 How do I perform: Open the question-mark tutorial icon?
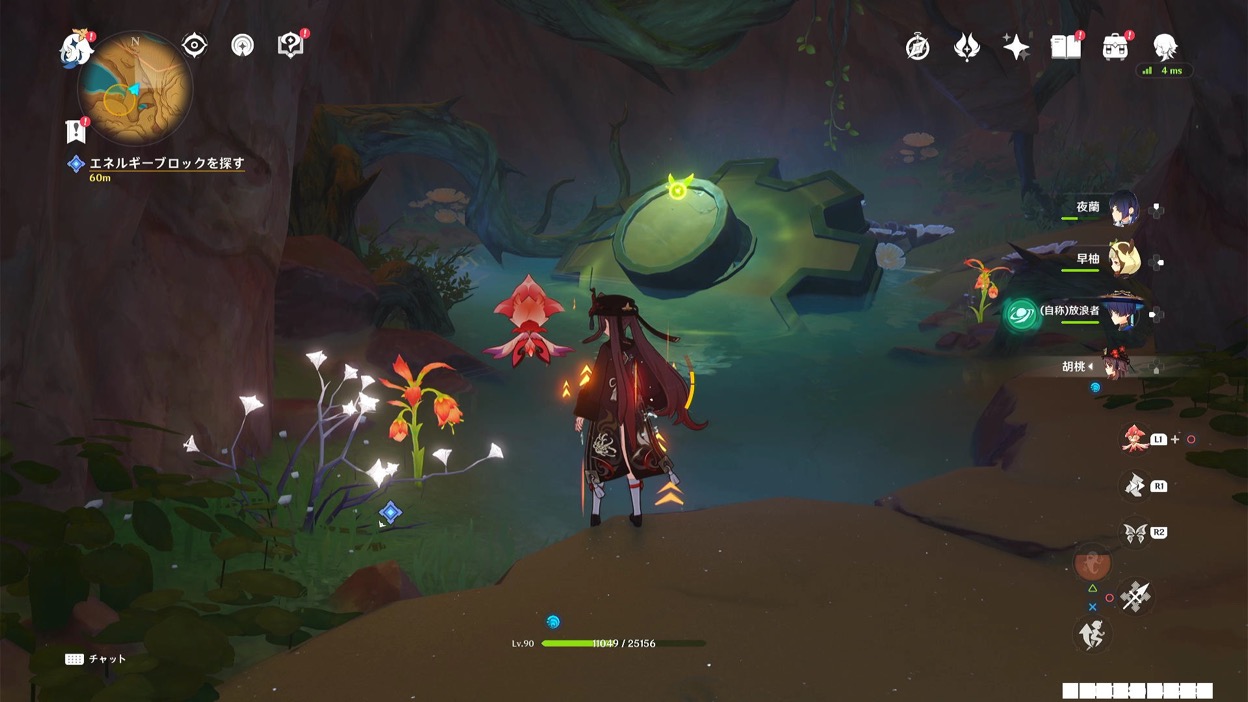[290, 45]
